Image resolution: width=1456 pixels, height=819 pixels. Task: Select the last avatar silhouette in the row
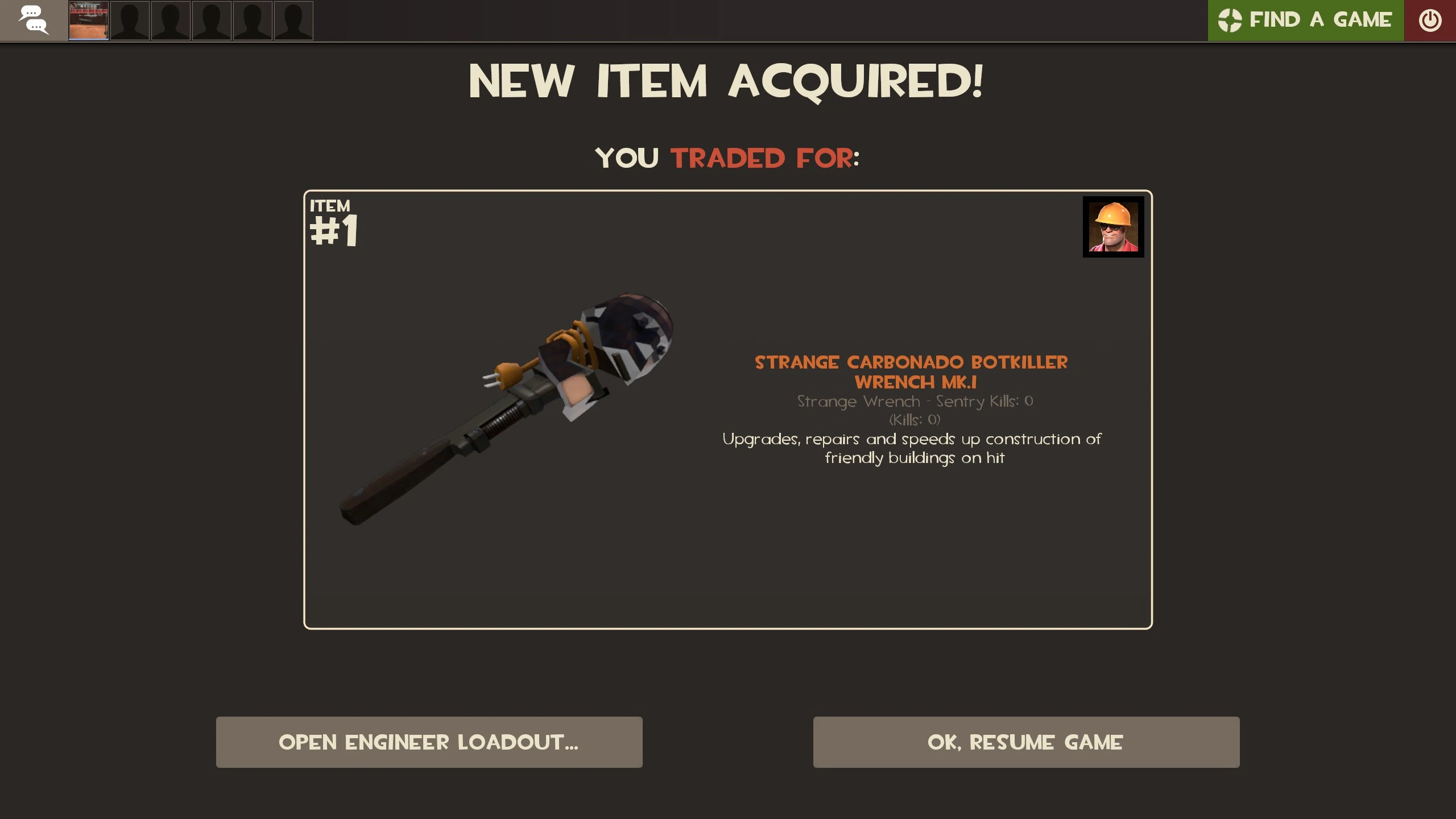point(294,20)
